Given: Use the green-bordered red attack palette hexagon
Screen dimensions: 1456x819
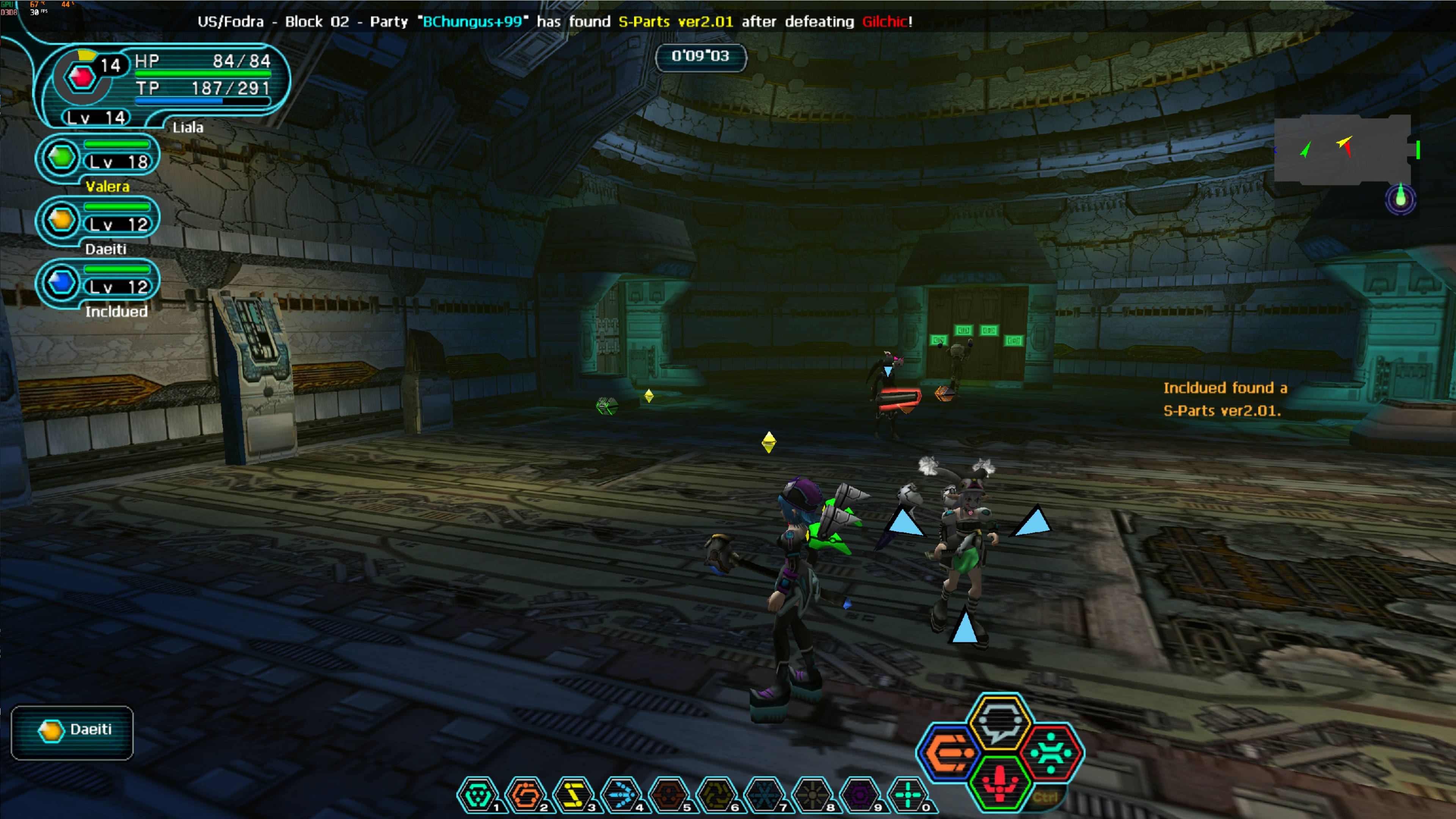Looking at the screenshot, I should 1000,783.
